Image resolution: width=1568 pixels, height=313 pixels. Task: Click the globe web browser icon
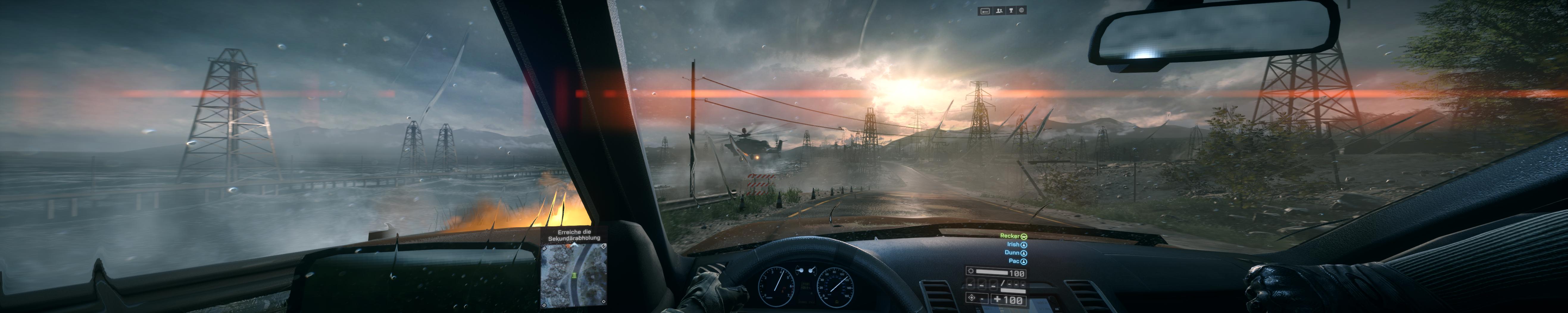pos(1022,10)
